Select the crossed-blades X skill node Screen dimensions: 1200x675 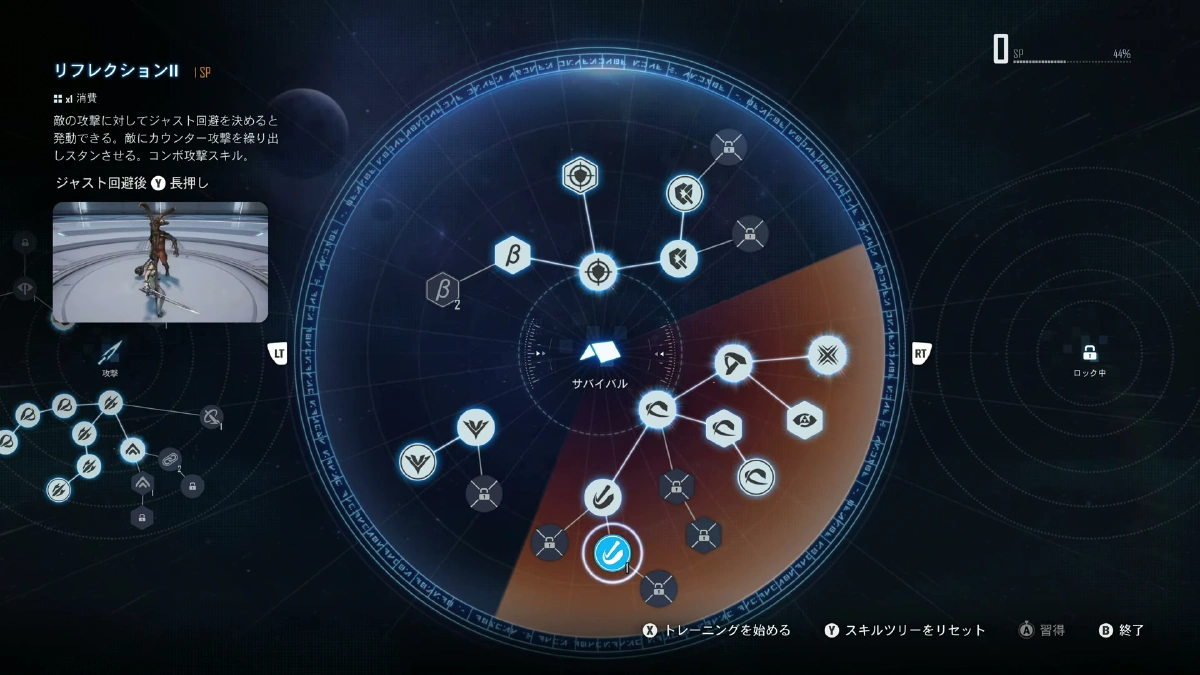(x=827, y=354)
